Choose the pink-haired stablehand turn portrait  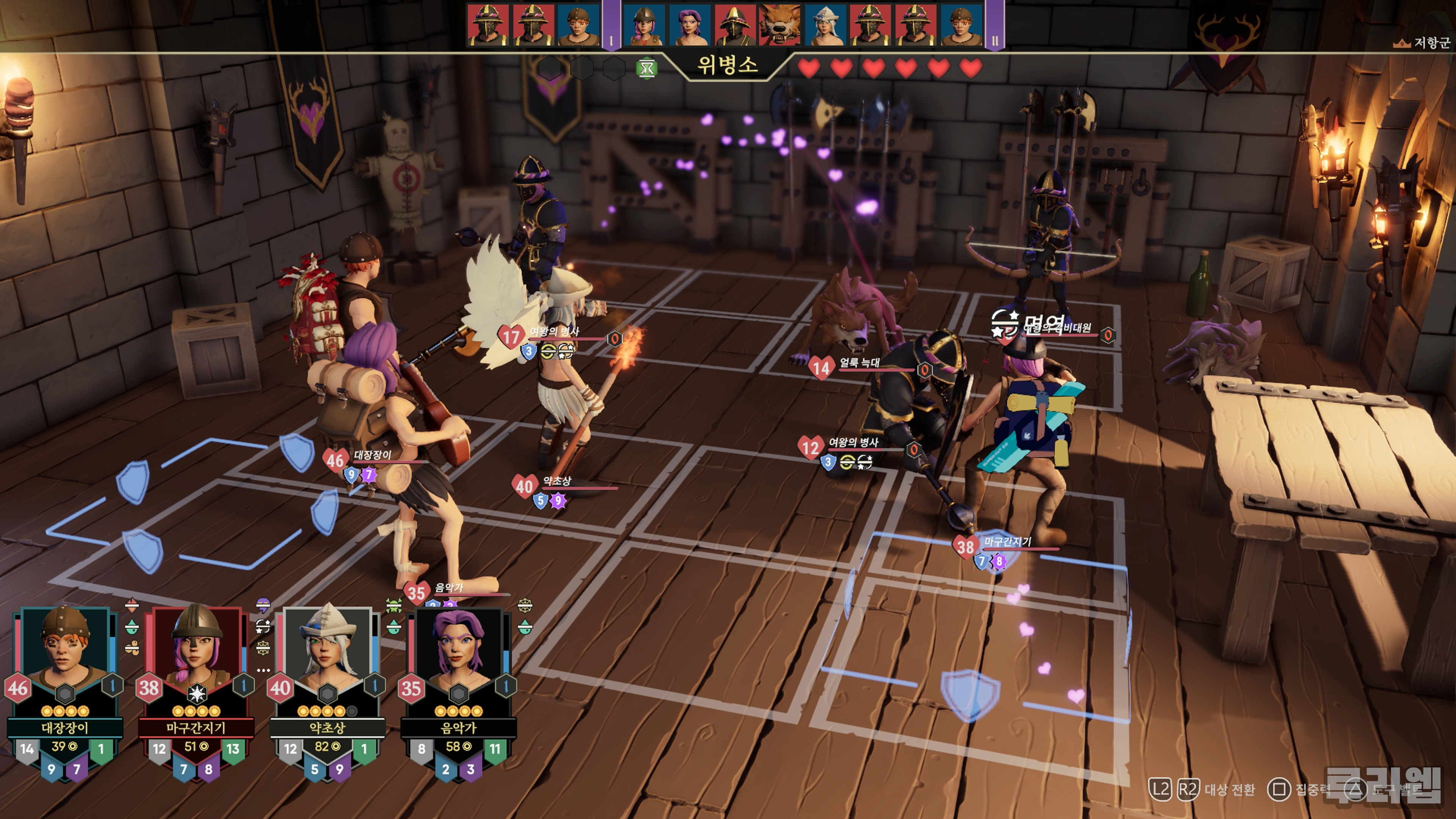(644, 25)
